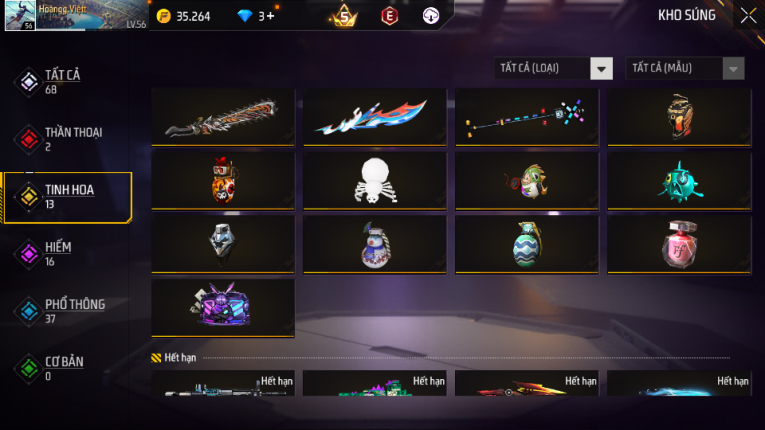Select the chainsaw blade weapon skin
Image resolution: width=765 pixels, height=430 pixels.
[x=223, y=118]
